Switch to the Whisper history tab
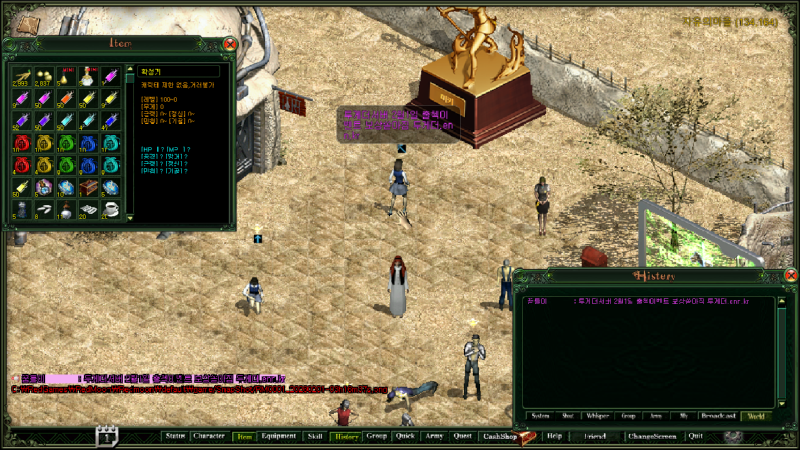The image size is (800, 450). click(x=598, y=415)
